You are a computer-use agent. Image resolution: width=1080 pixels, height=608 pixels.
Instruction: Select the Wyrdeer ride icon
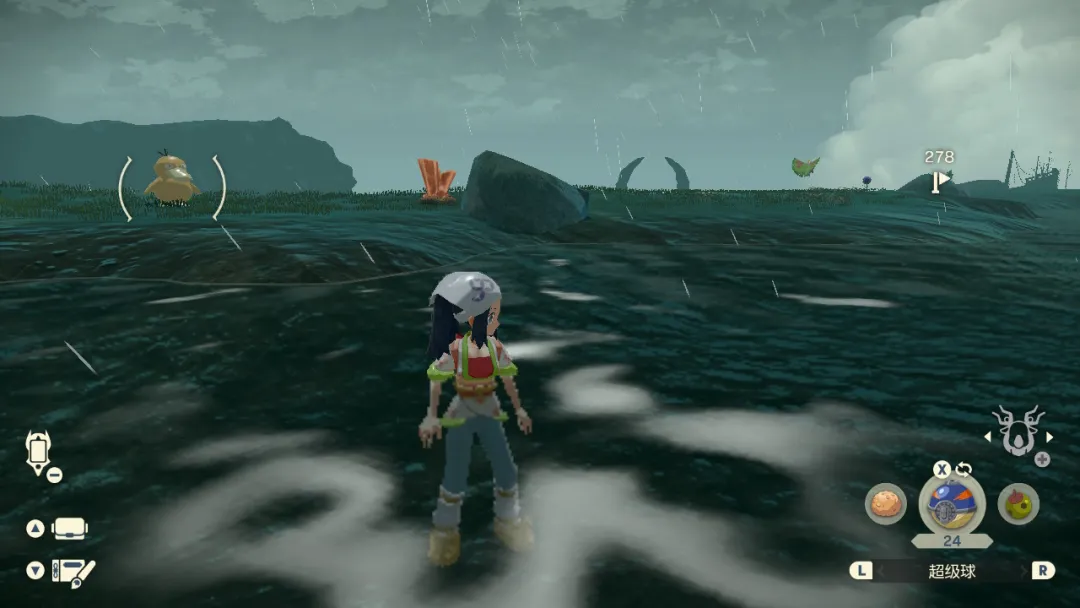1018,432
